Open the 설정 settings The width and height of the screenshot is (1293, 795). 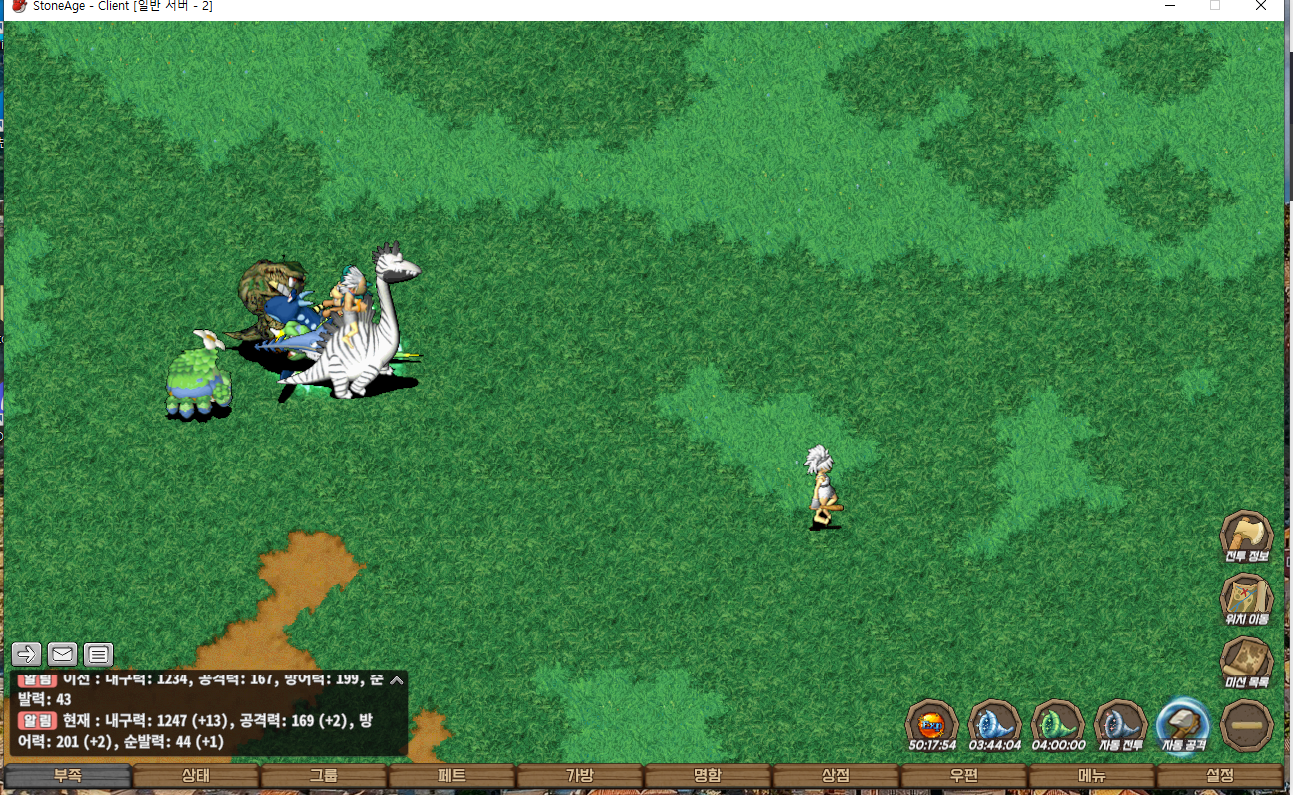[x=1220, y=776]
